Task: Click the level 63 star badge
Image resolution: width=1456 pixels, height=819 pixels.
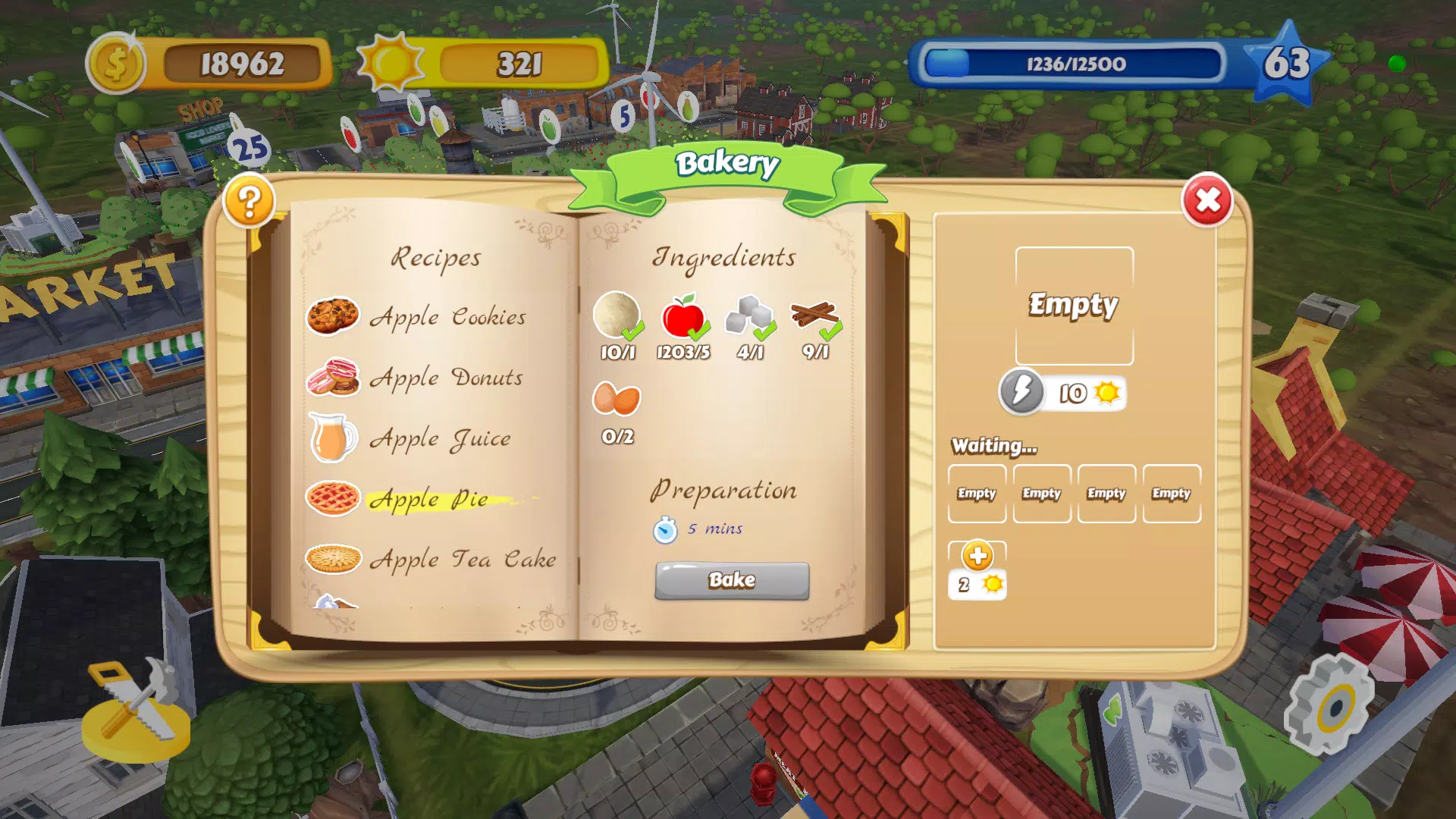Action: tap(1286, 64)
